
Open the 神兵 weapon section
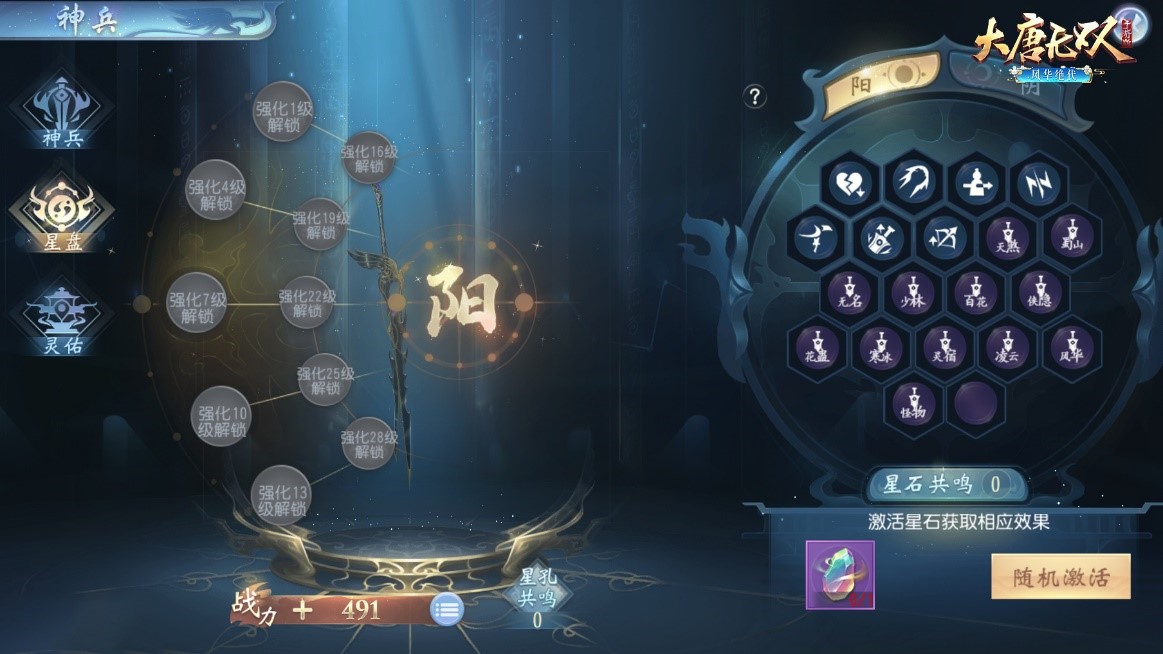[62, 112]
